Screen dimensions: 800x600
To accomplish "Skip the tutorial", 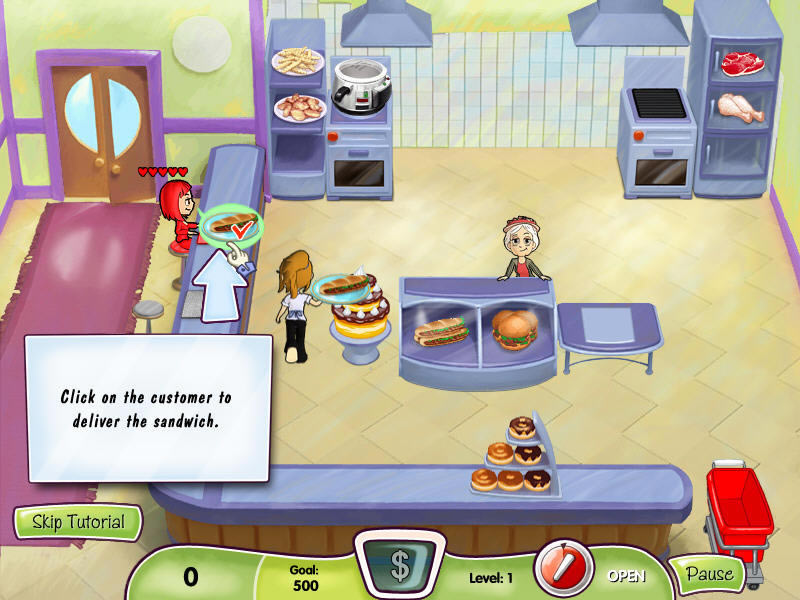I will 78,522.
